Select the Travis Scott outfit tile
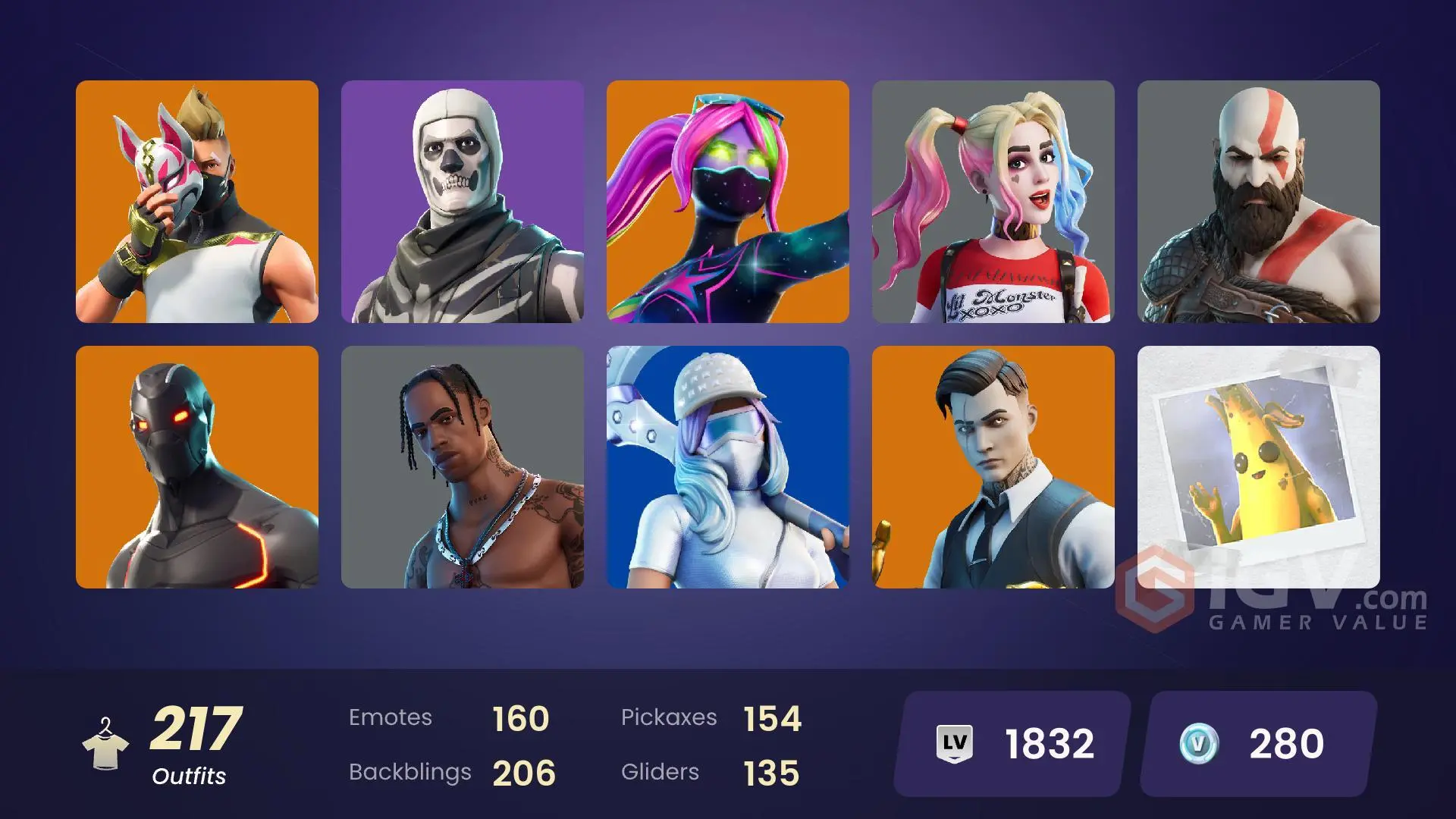The image size is (1456, 819). pos(463,466)
